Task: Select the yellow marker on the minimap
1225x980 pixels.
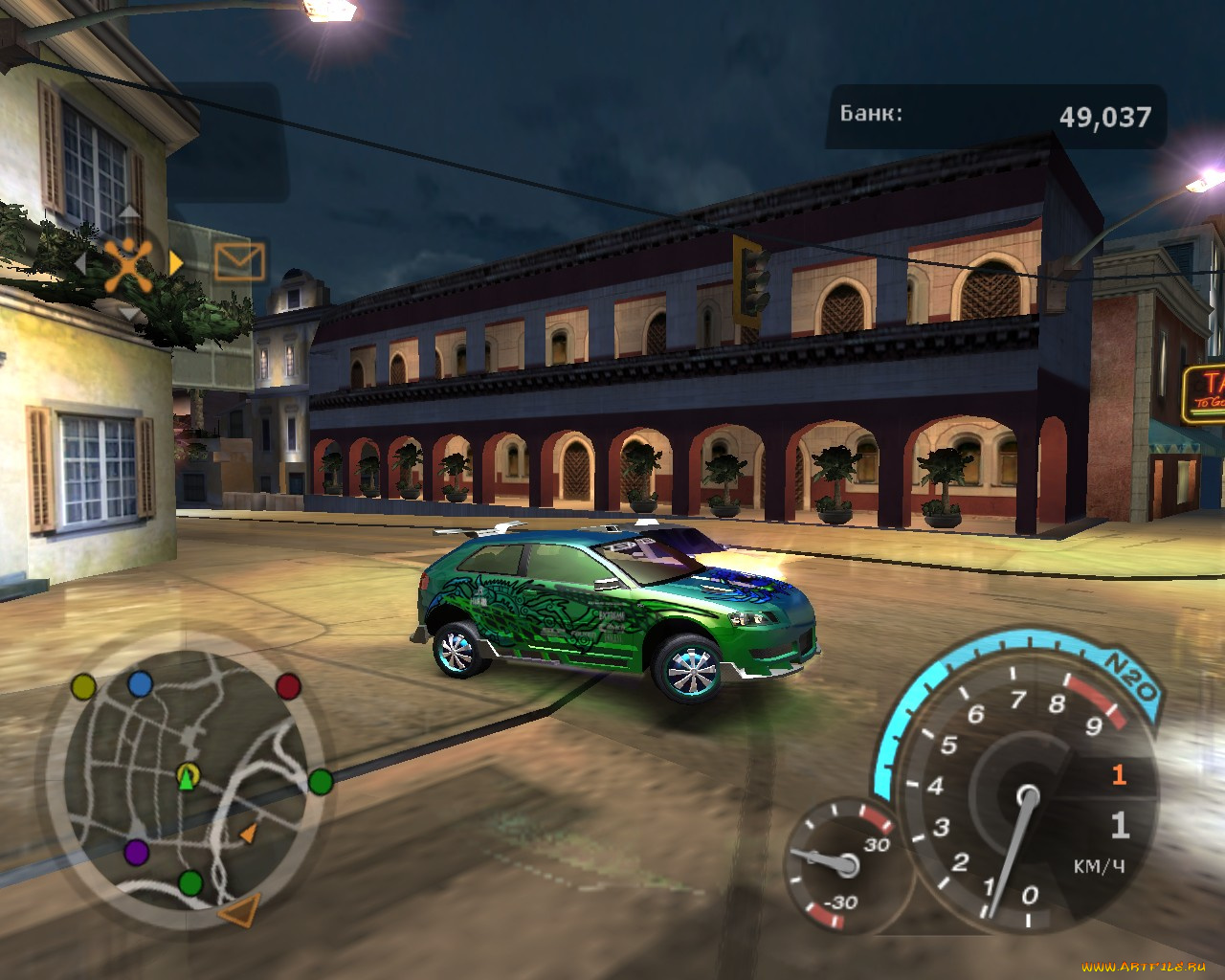Action: point(84,686)
